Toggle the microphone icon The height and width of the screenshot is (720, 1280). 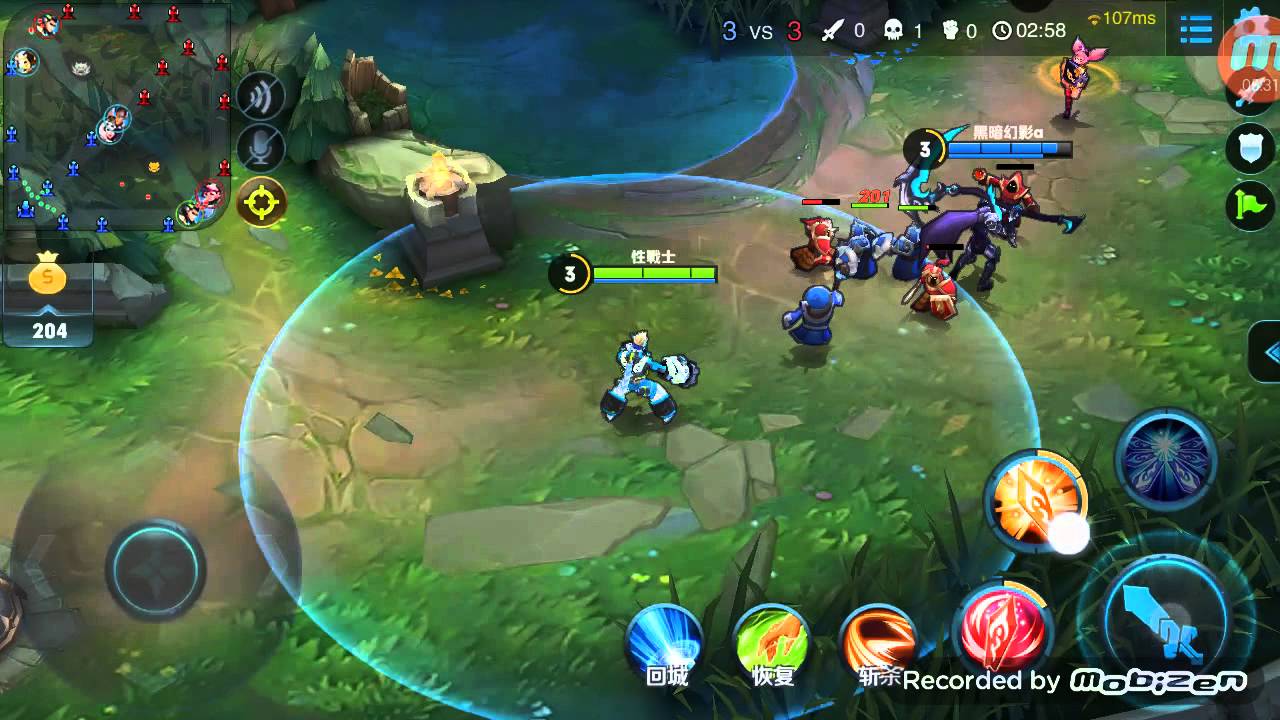coord(261,149)
